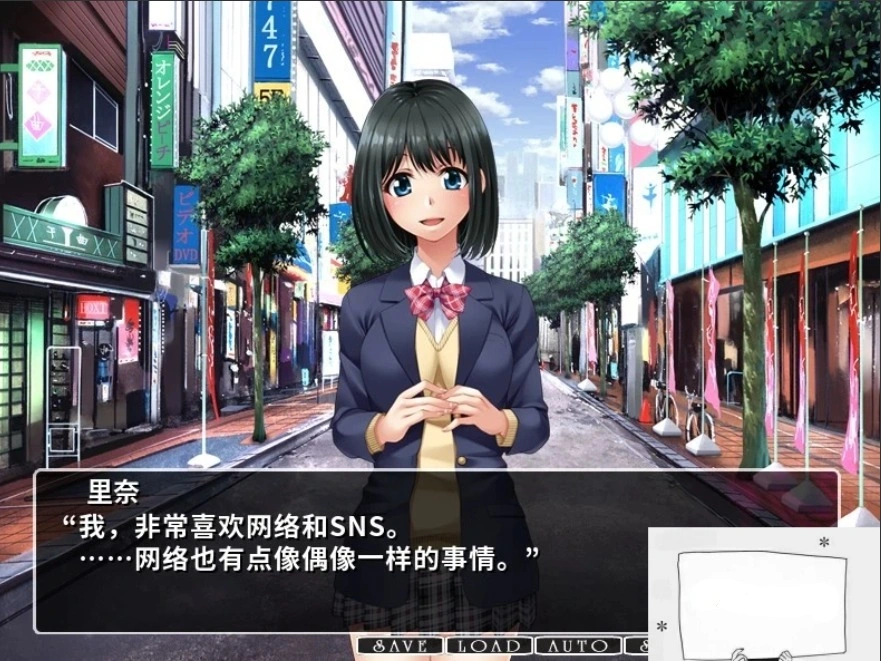Click the SAVE button
This screenshot has width=881, height=661.
click(x=400, y=646)
